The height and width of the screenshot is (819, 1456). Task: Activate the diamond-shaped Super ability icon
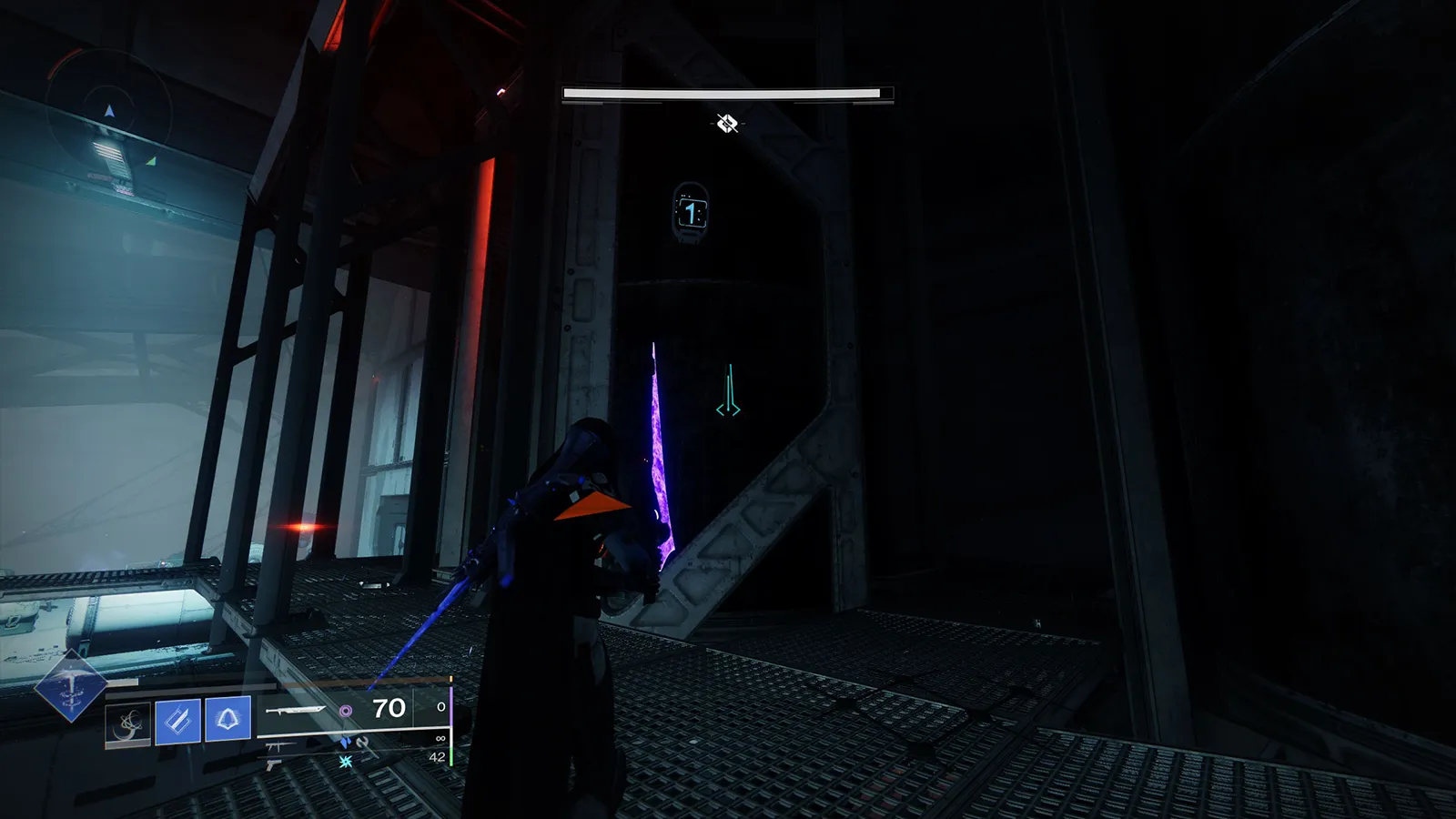[x=70, y=687]
